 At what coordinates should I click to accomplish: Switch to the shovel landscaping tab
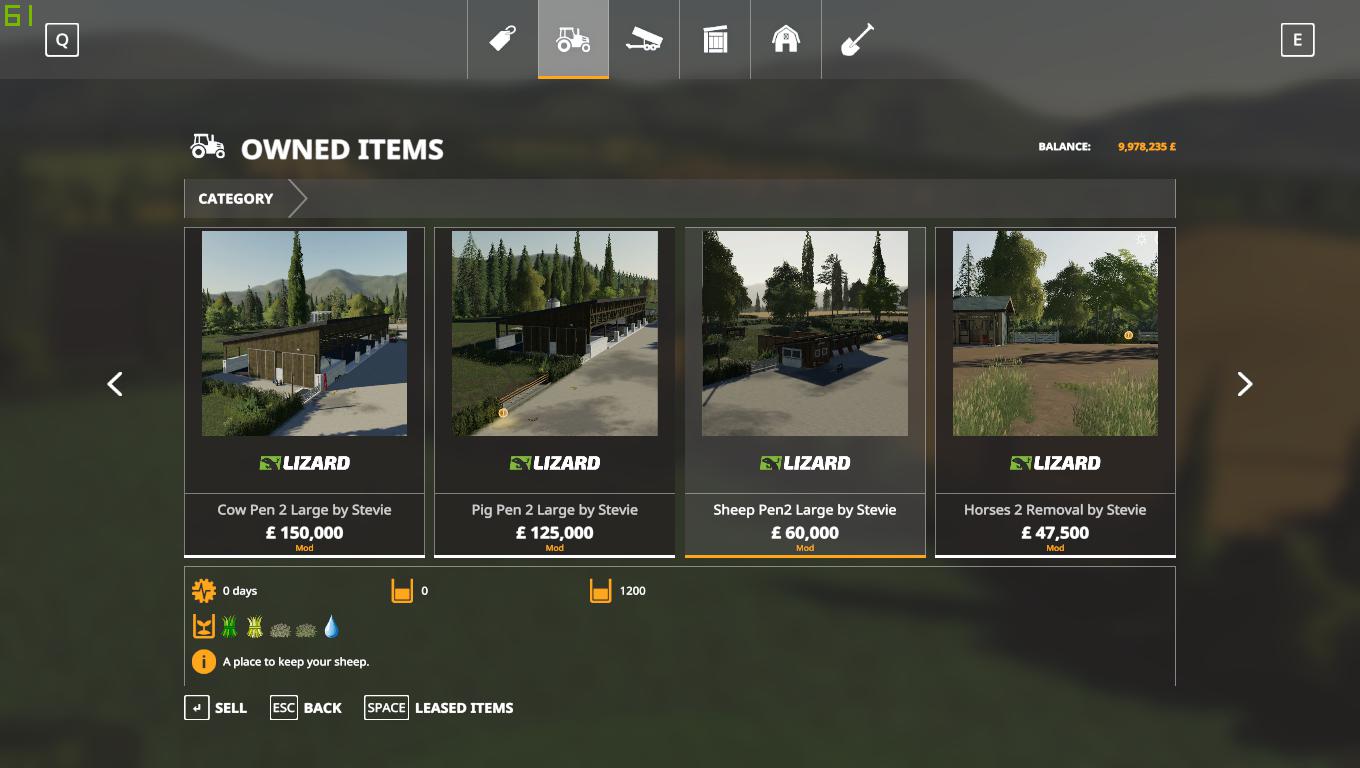click(857, 39)
